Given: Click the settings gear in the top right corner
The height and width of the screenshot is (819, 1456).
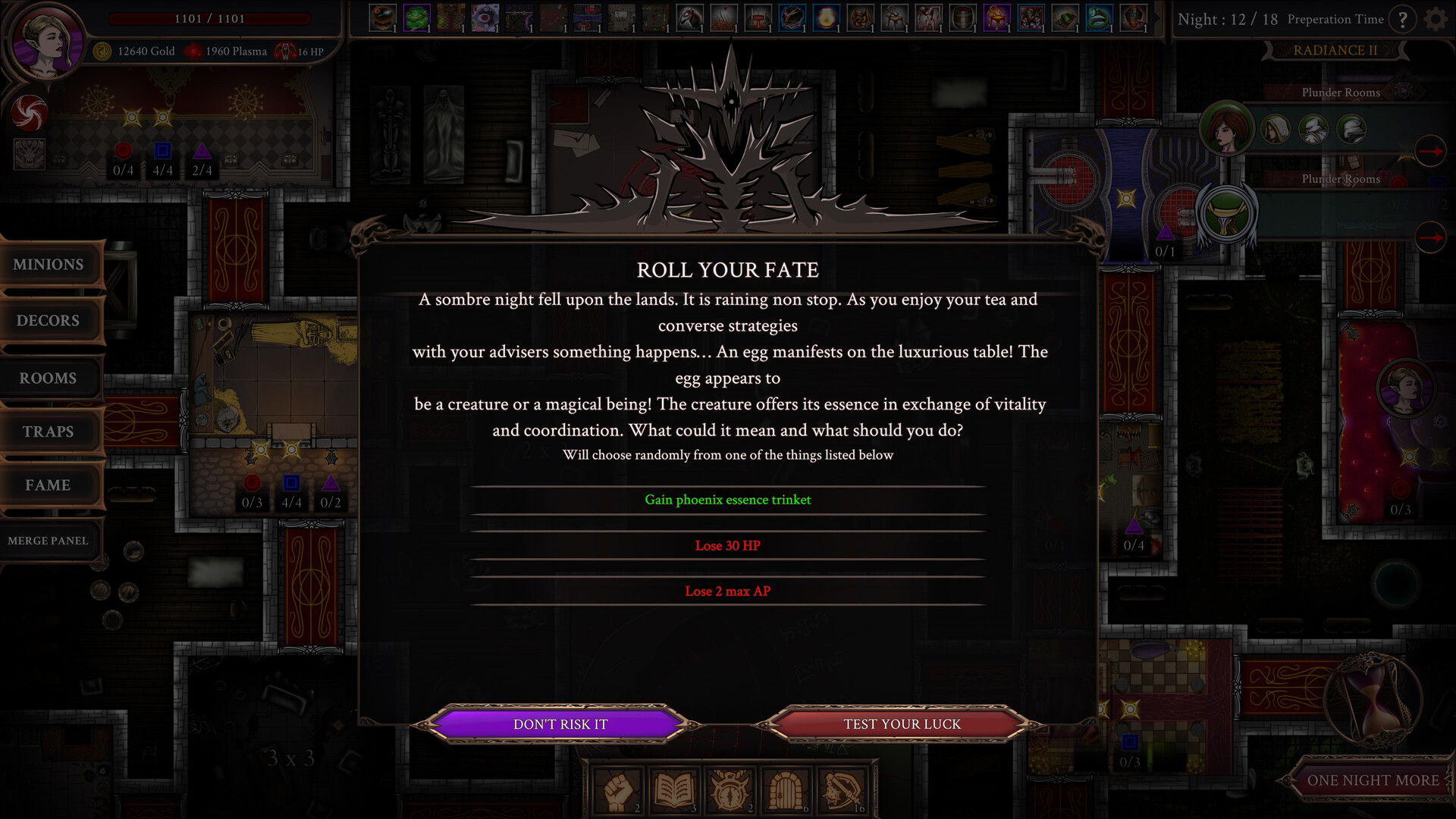Looking at the screenshot, I should (x=1437, y=19).
